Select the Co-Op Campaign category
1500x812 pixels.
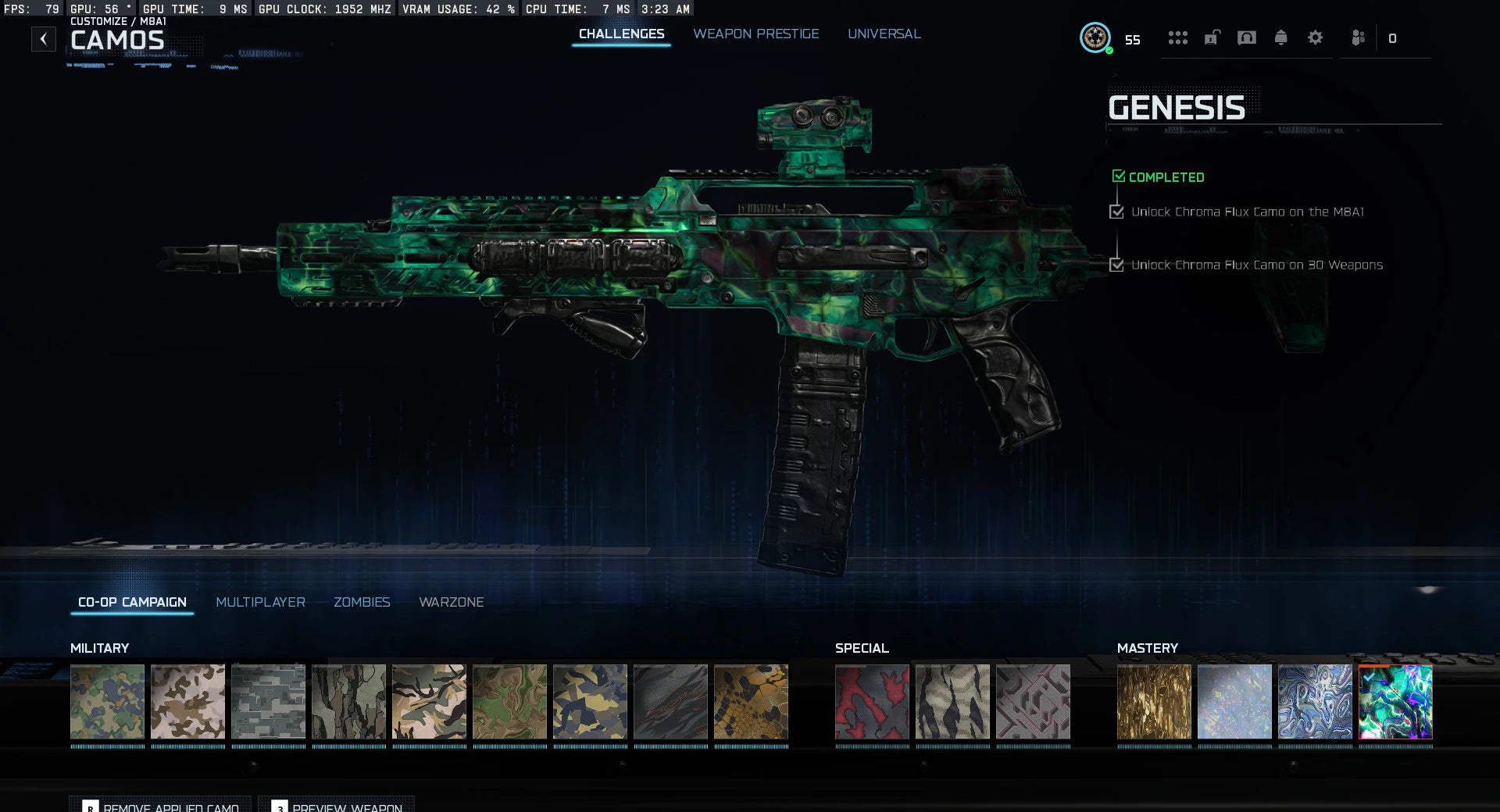coord(132,602)
